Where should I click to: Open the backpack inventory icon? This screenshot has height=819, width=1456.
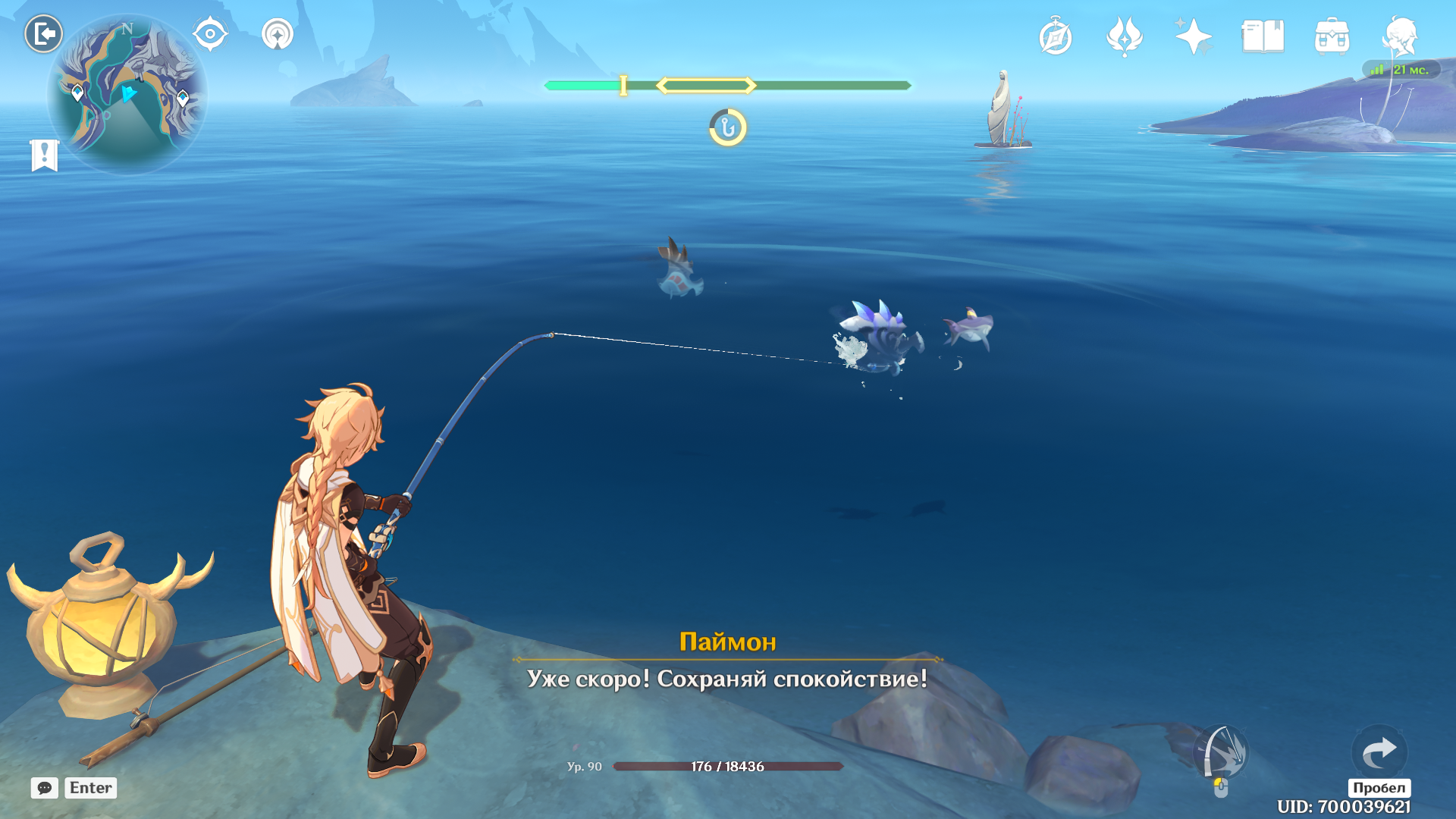click(x=1332, y=36)
